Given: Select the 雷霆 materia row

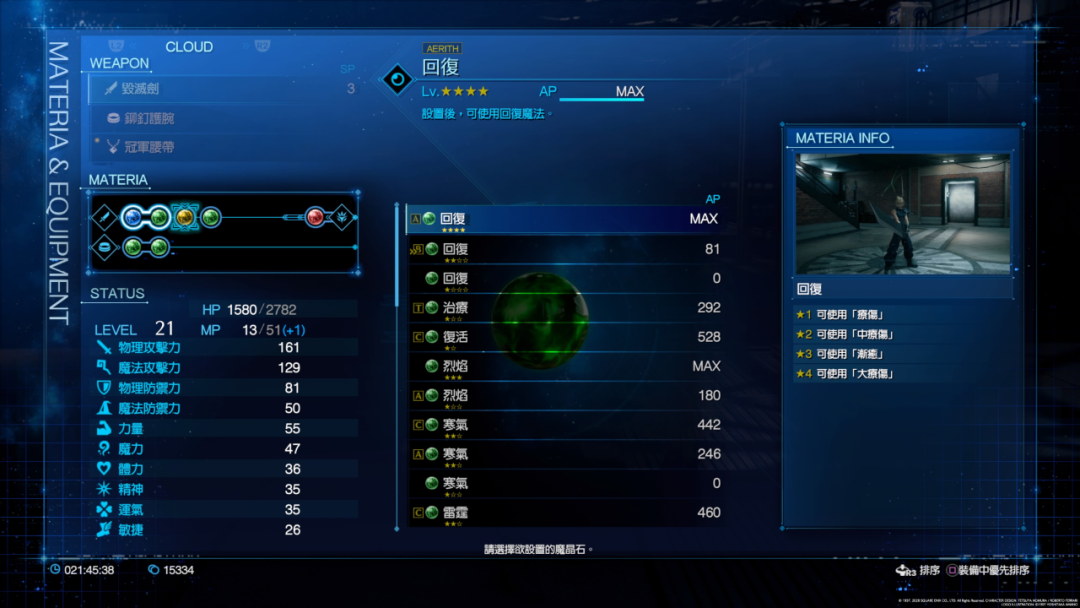Looking at the screenshot, I should point(564,512).
